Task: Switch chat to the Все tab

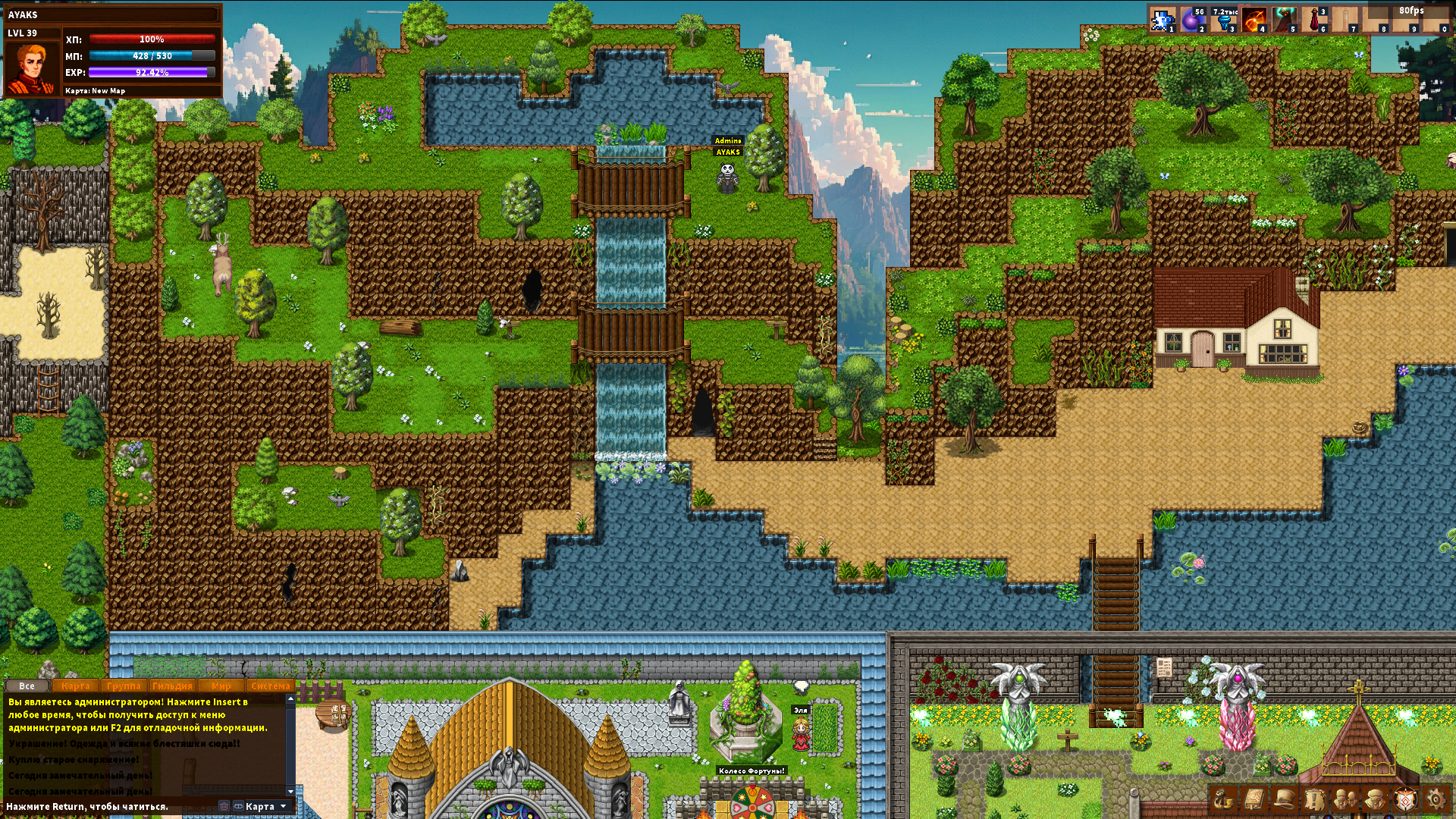Action: tap(27, 686)
